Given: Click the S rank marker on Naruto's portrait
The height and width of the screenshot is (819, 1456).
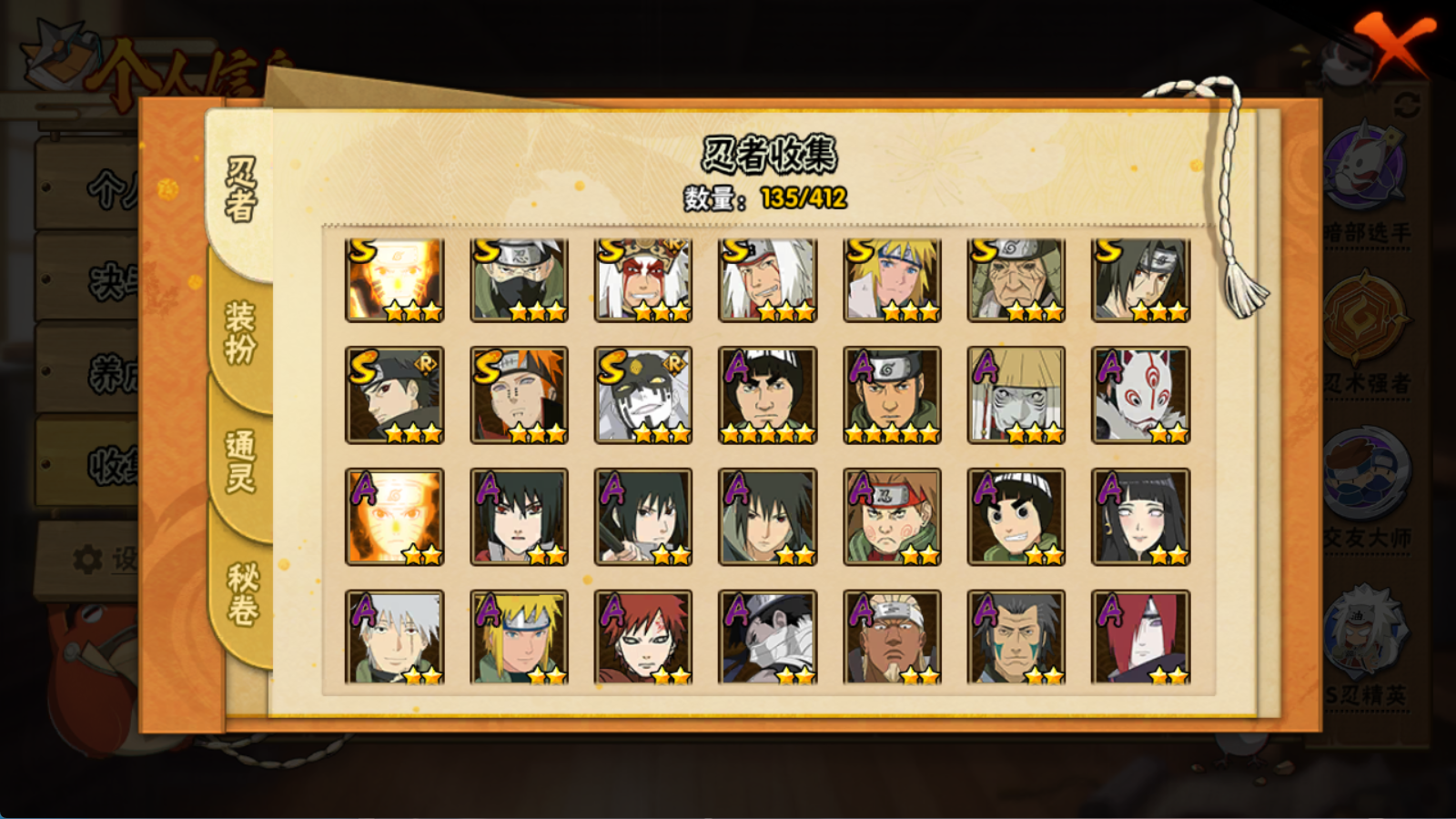Looking at the screenshot, I should (360, 251).
